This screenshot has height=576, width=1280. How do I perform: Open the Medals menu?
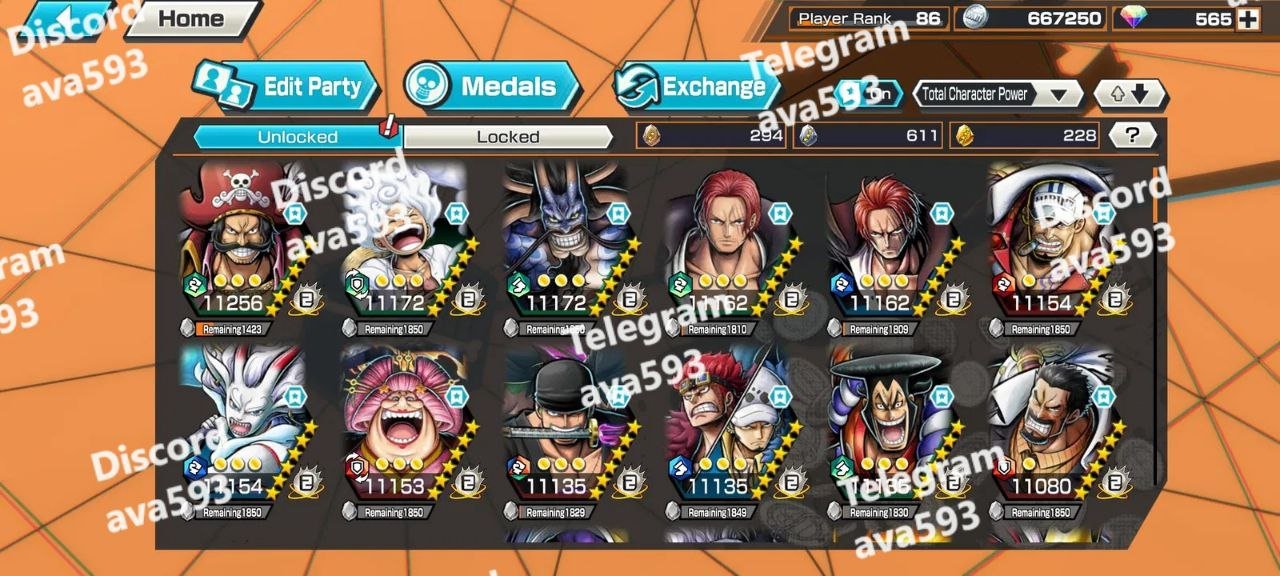coord(493,87)
